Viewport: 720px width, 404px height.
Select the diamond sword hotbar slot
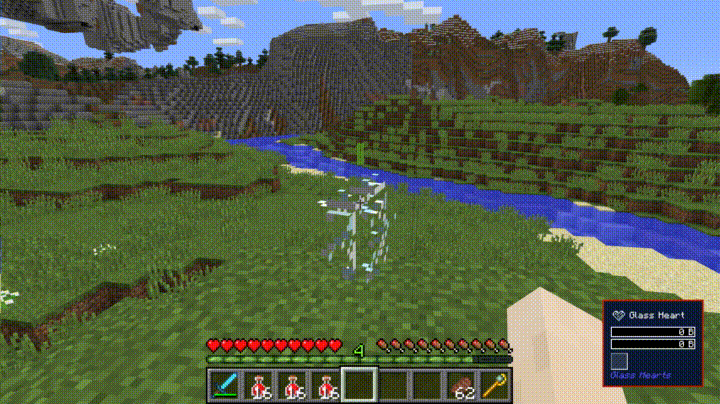pyautogui.click(x=224, y=385)
